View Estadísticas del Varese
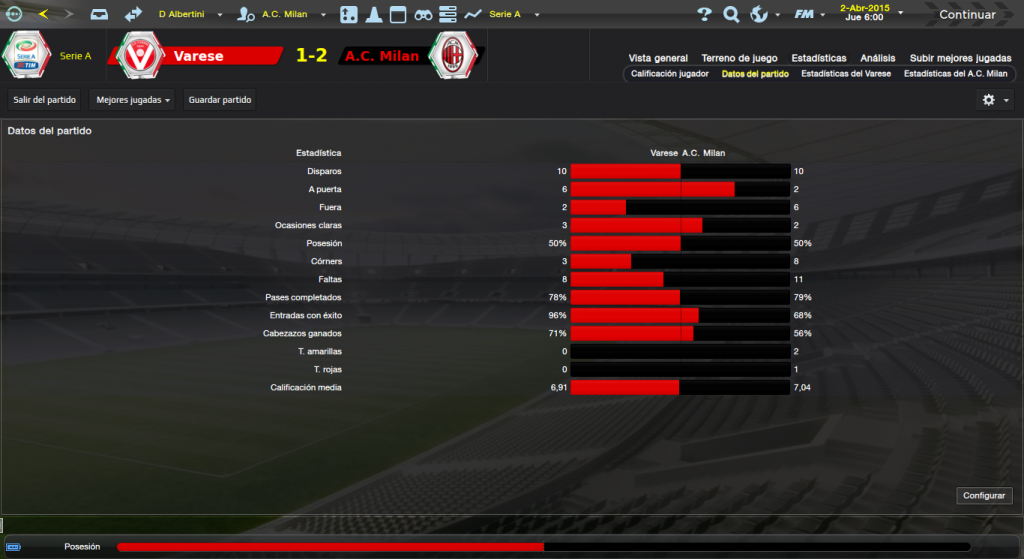 [x=846, y=74]
